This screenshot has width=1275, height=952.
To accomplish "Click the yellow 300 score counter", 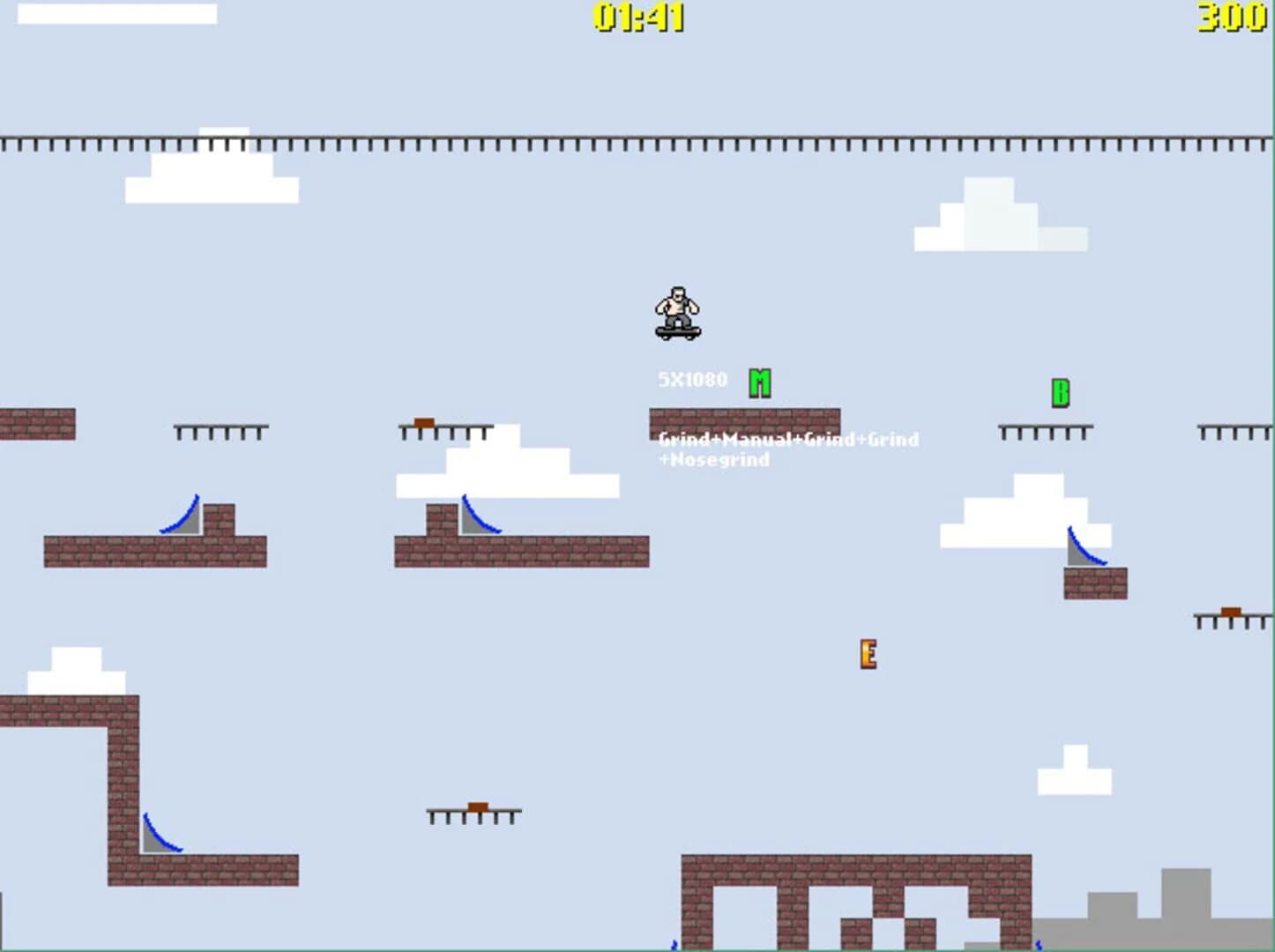I will (x=1231, y=15).
